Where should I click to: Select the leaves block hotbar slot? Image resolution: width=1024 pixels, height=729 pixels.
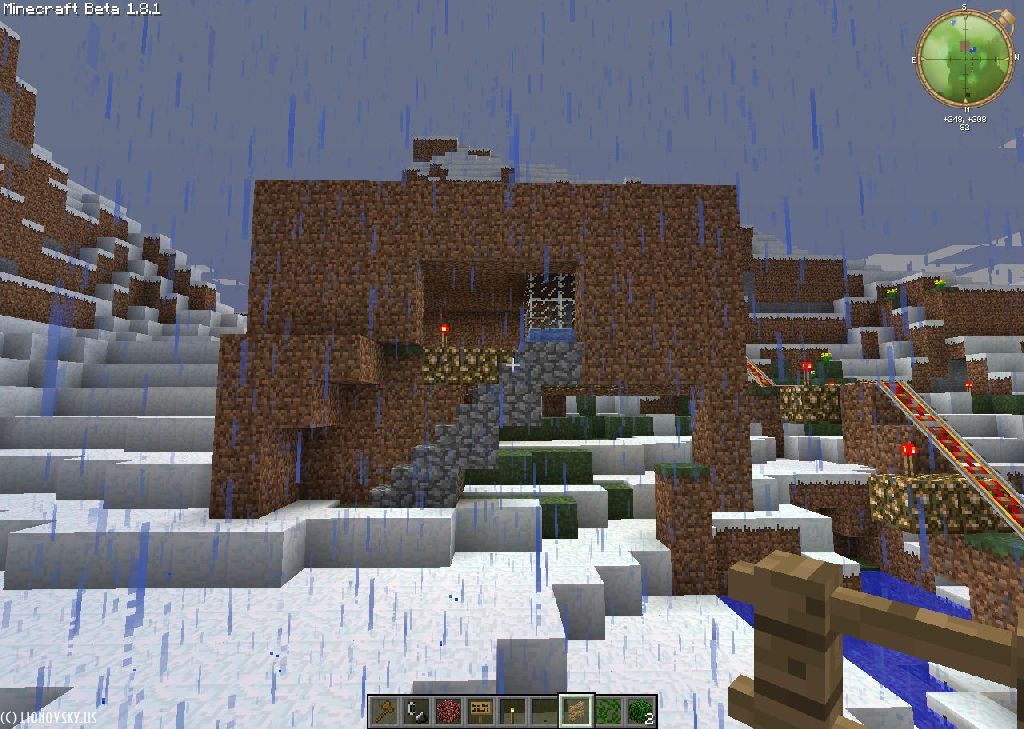coord(608,711)
